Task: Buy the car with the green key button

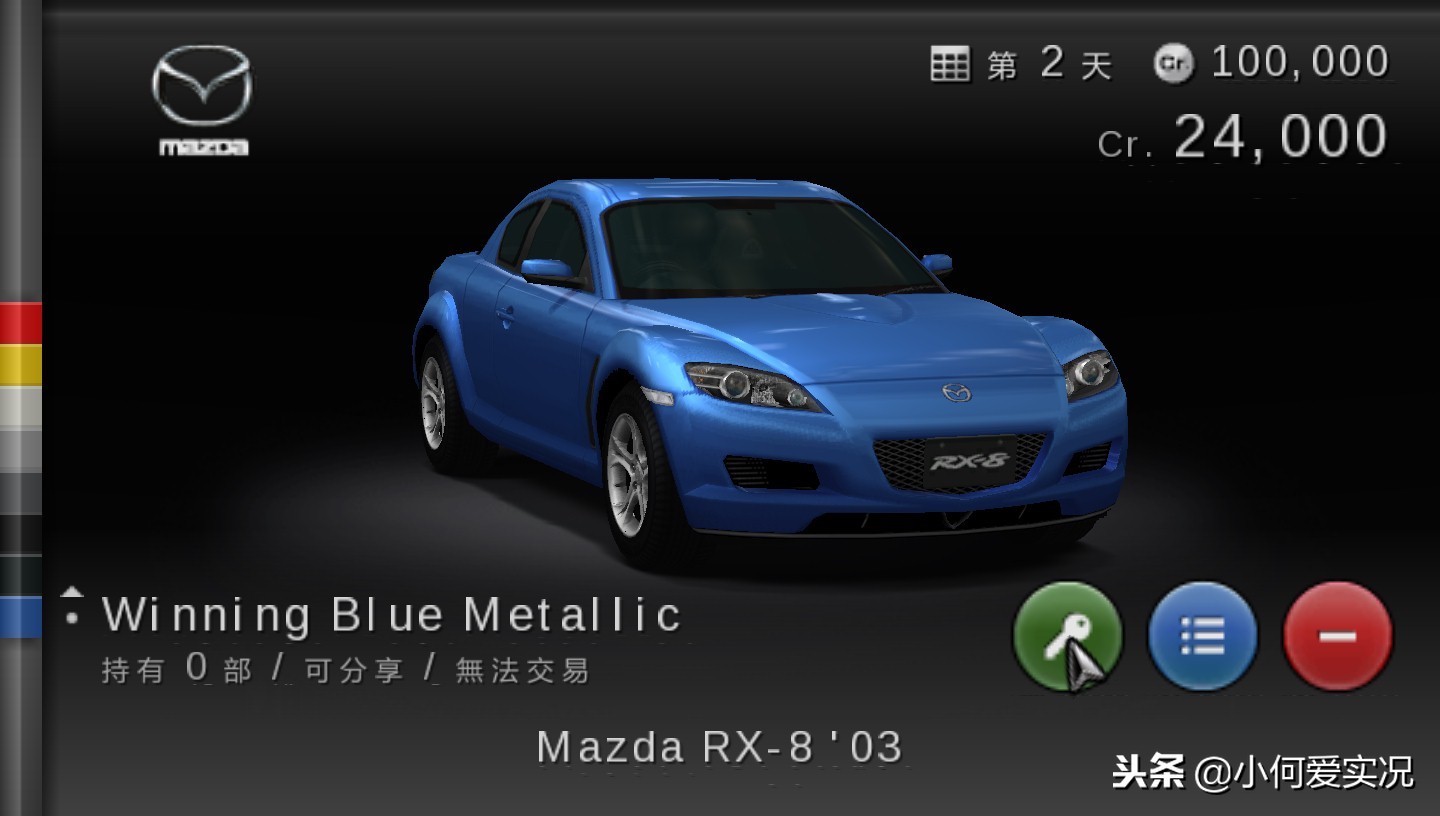Action: pyautogui.click(x=1067, y=636)
